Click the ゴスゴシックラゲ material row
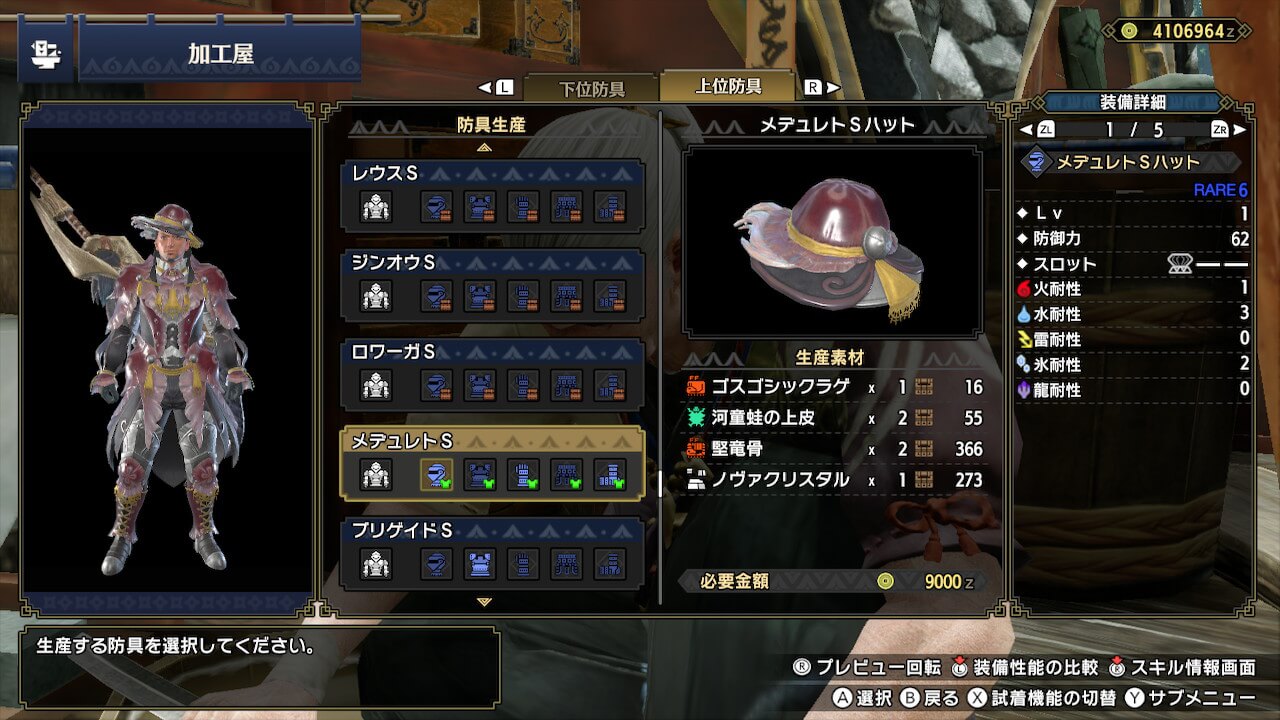Image resolution: width=1280 pixels, height=720 pixels. [x=835, y=387]
